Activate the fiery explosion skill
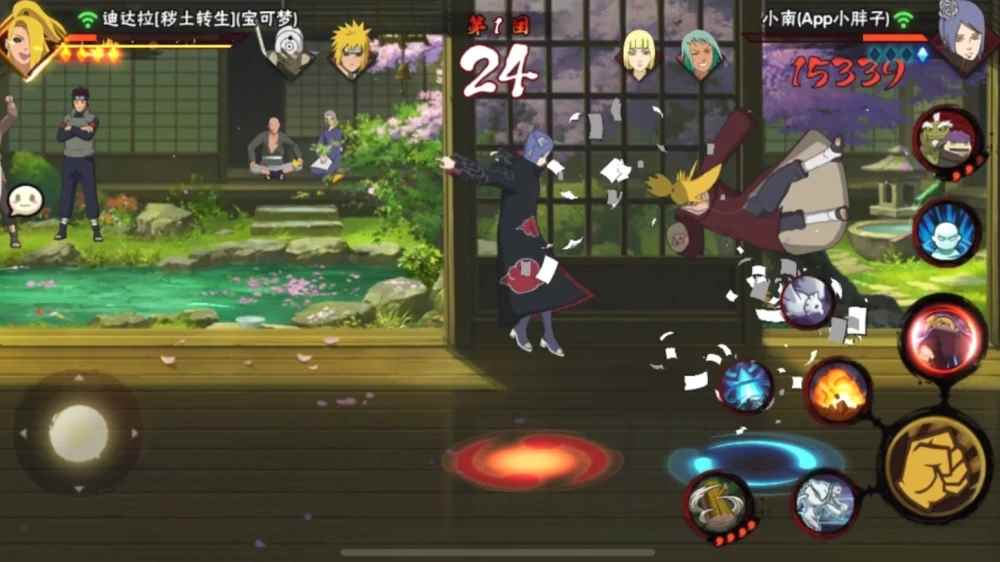Viewport: 1000px width, 562px height. pos(837,391)
